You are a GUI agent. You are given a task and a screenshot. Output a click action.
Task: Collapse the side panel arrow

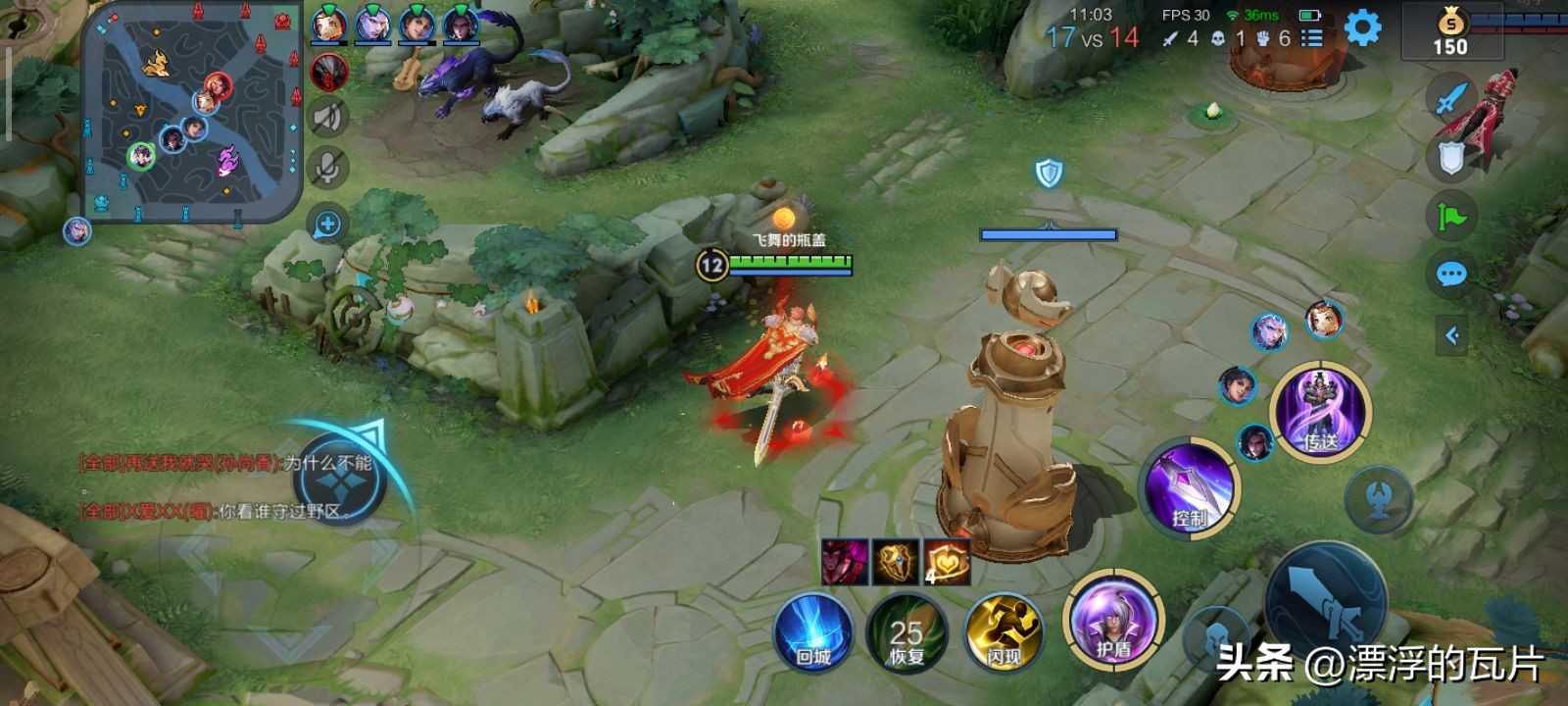click(1451, 336)
